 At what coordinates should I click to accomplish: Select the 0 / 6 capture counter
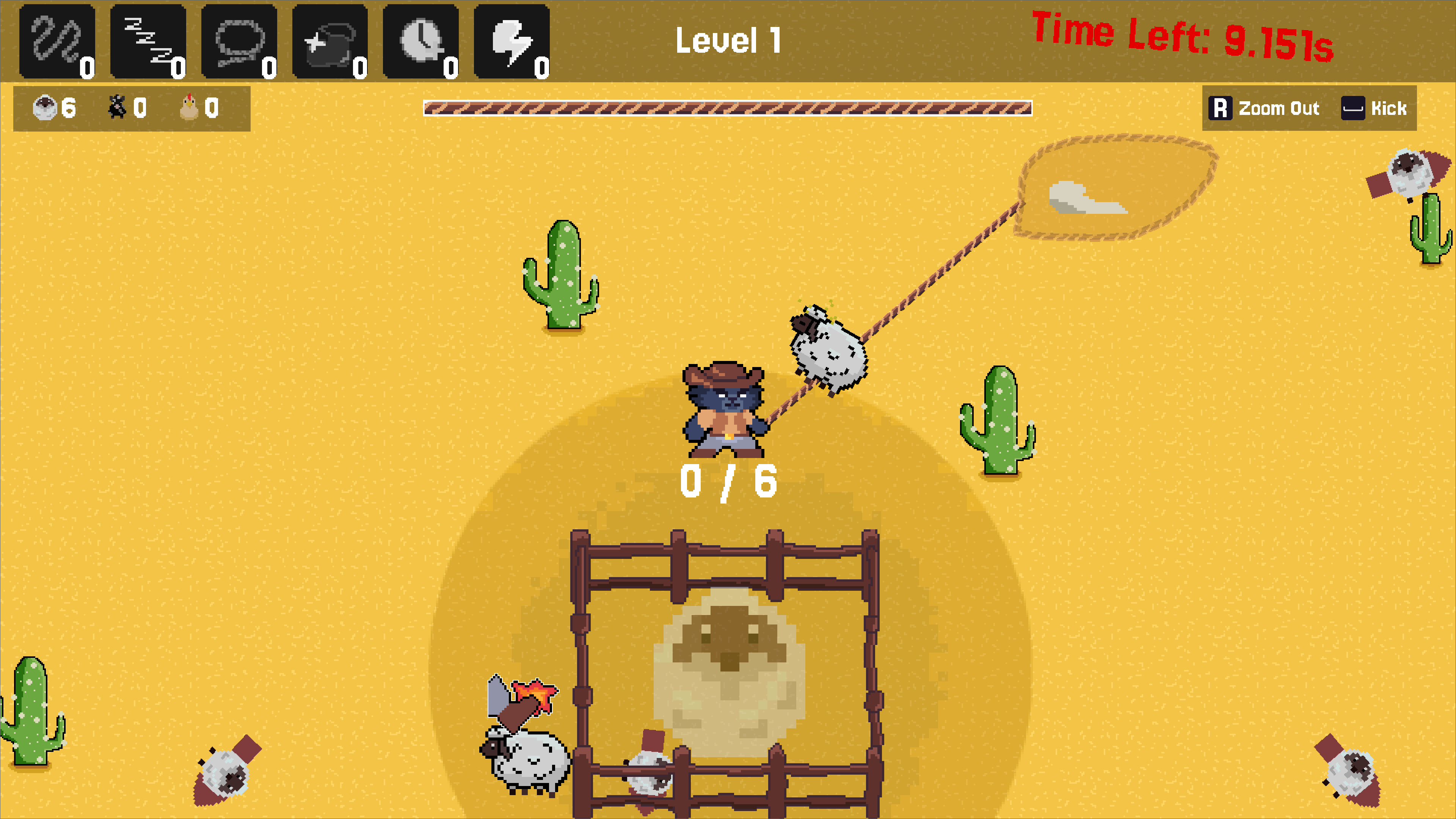tap(729, 480)
